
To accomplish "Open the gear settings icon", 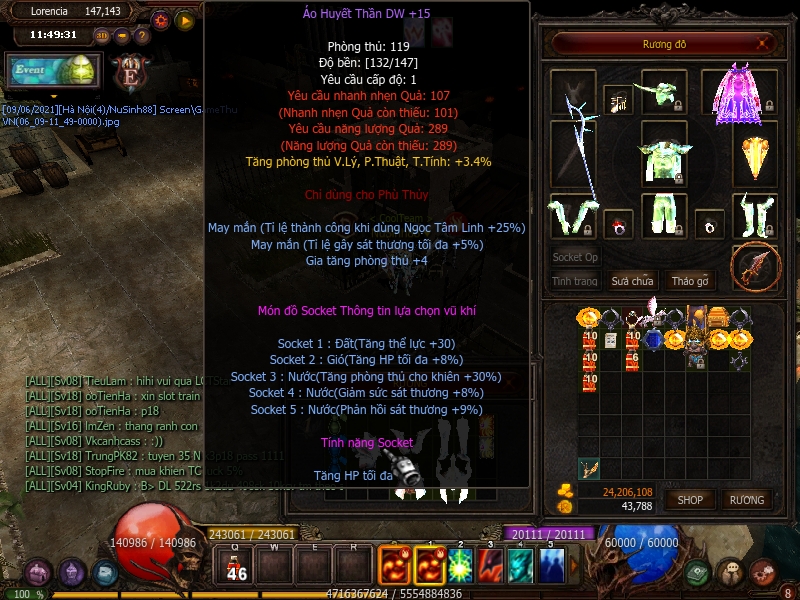I will click(x=161, y=20).
